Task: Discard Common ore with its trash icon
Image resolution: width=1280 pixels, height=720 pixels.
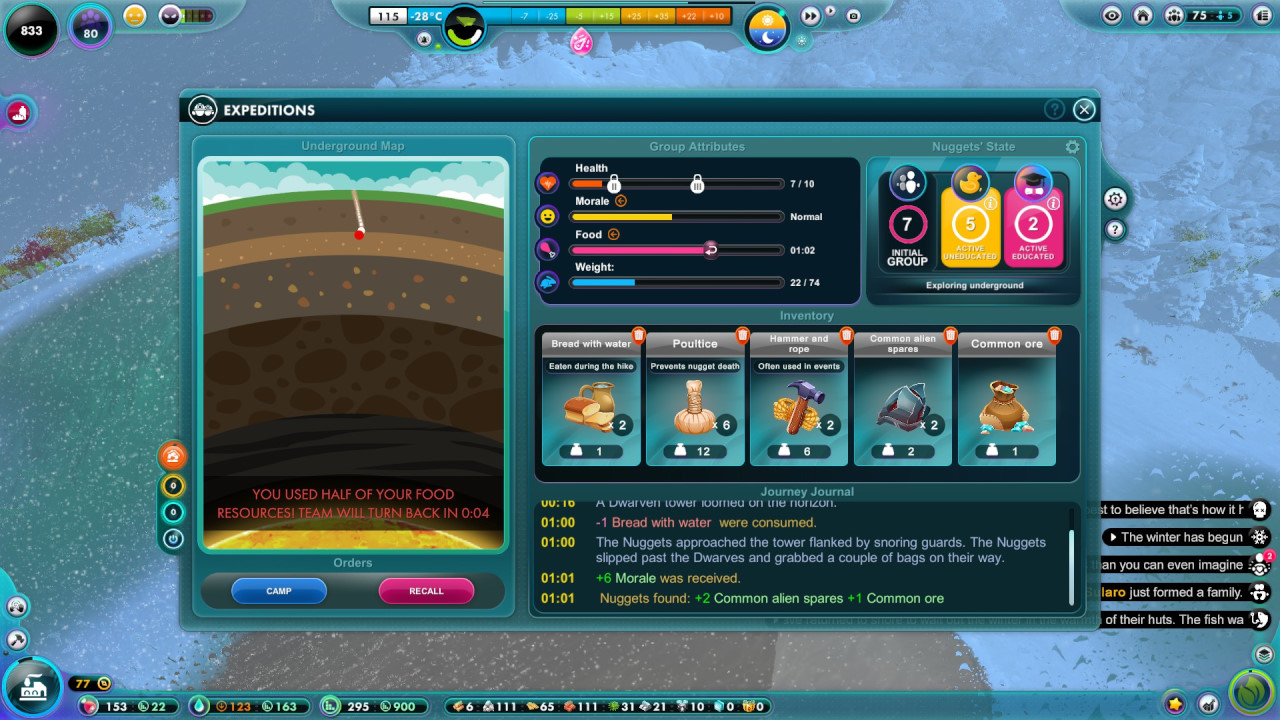Action: click(1055, 335)
